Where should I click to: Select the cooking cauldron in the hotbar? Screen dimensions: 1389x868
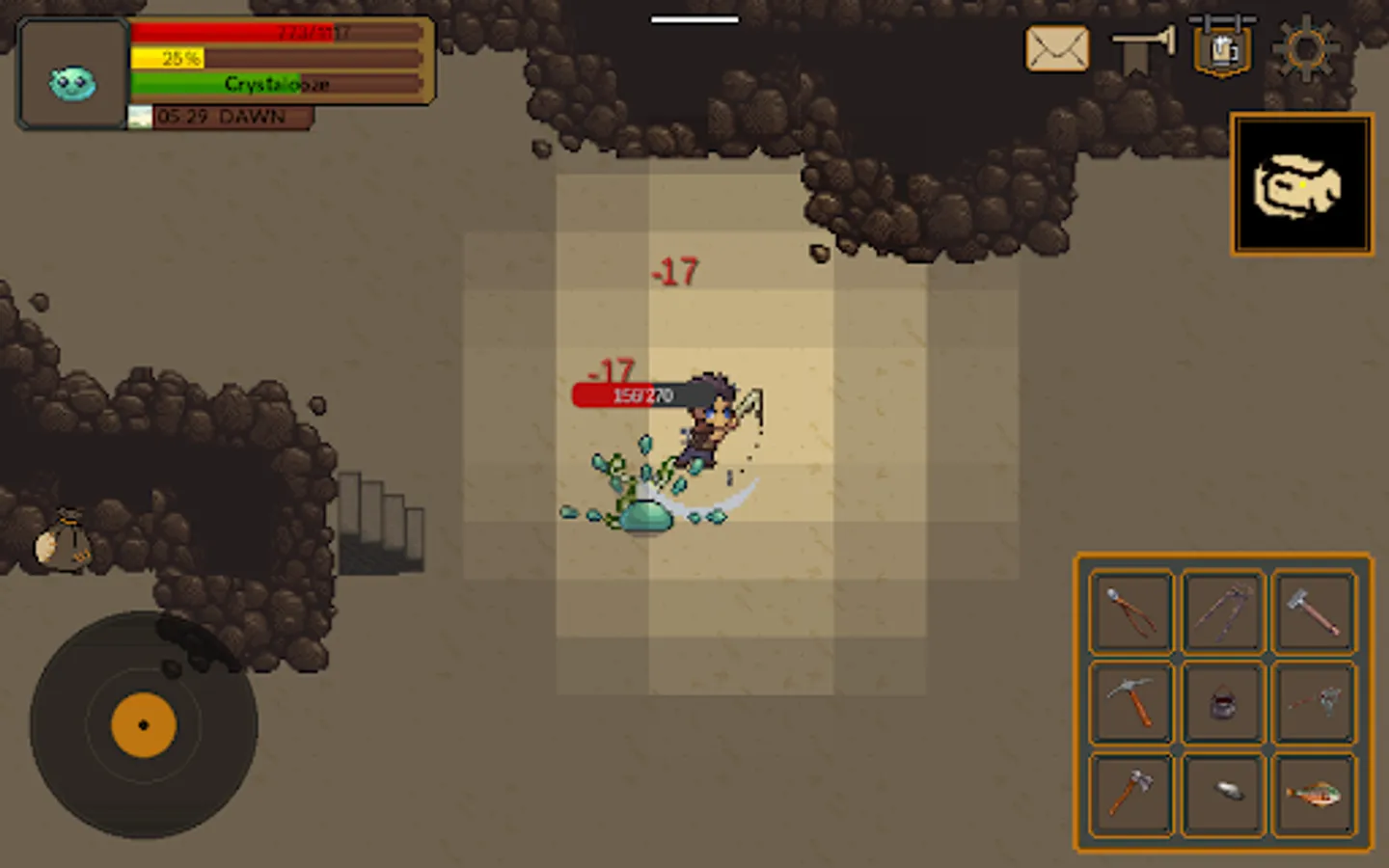click(x=1223, y=703)
